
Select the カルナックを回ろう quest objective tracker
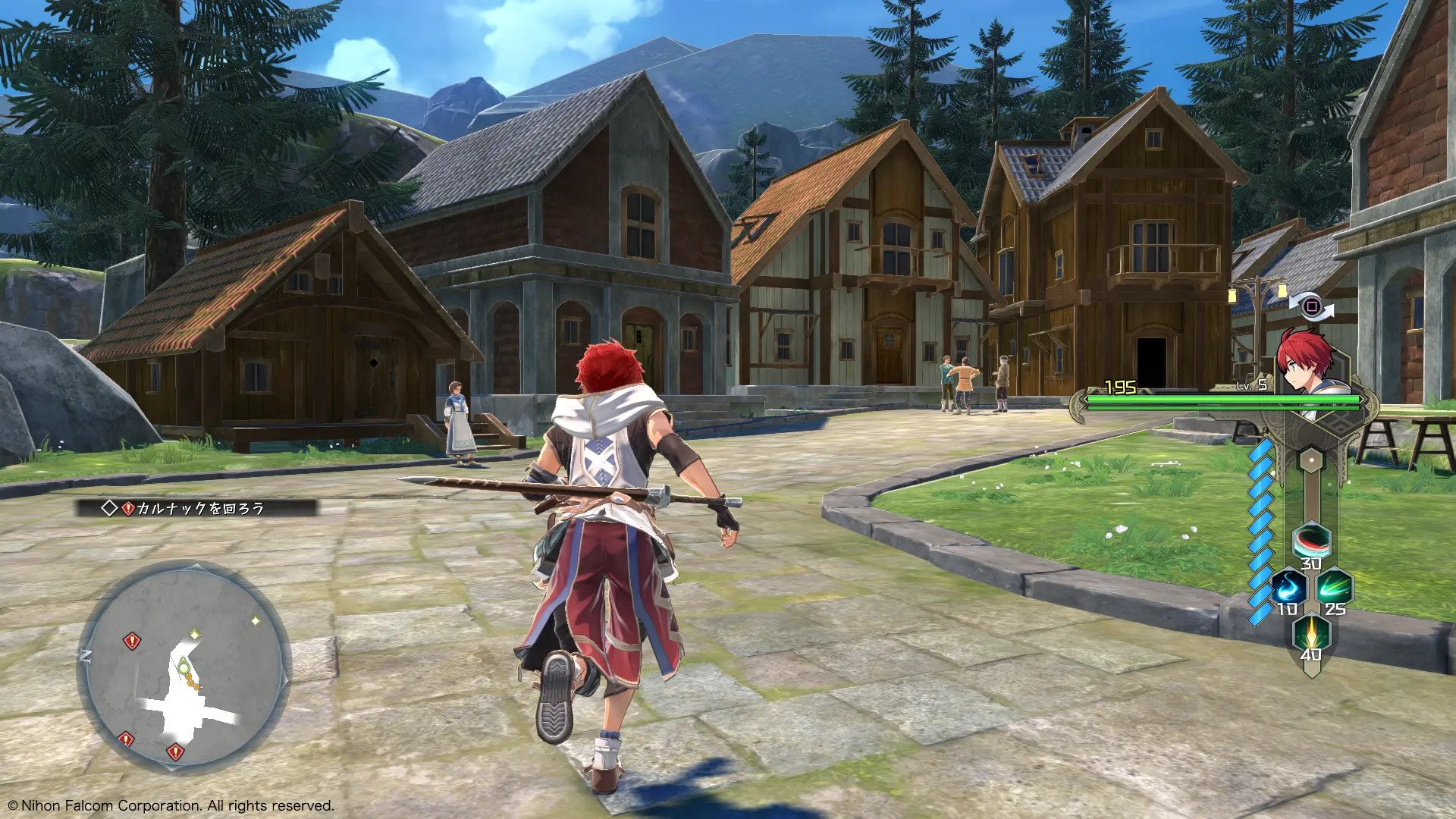pos(196,508)
